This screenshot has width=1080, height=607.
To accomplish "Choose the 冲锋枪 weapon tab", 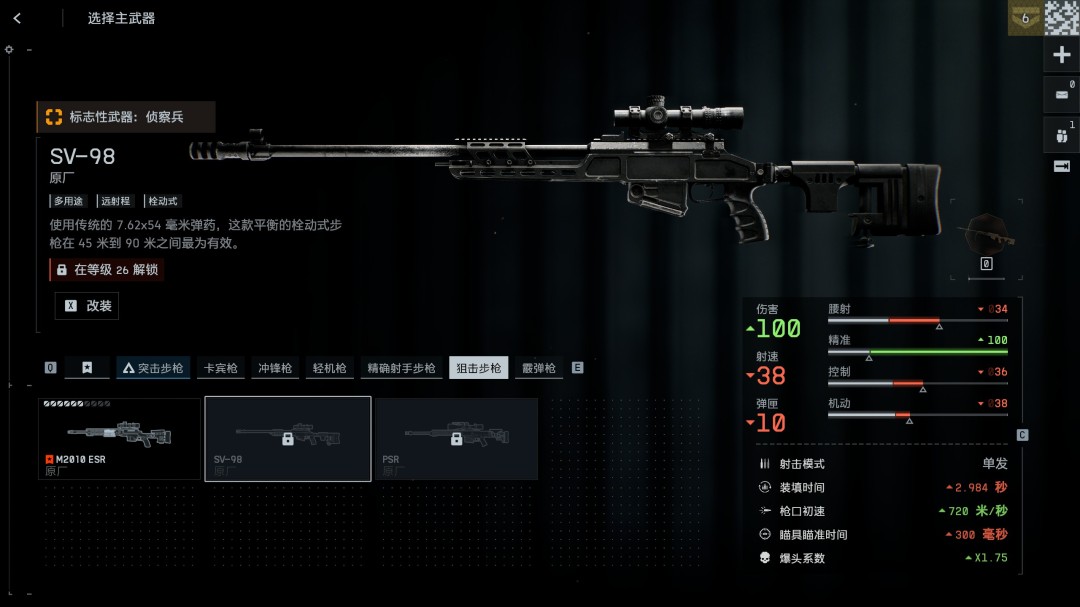I will click(274, 368).
